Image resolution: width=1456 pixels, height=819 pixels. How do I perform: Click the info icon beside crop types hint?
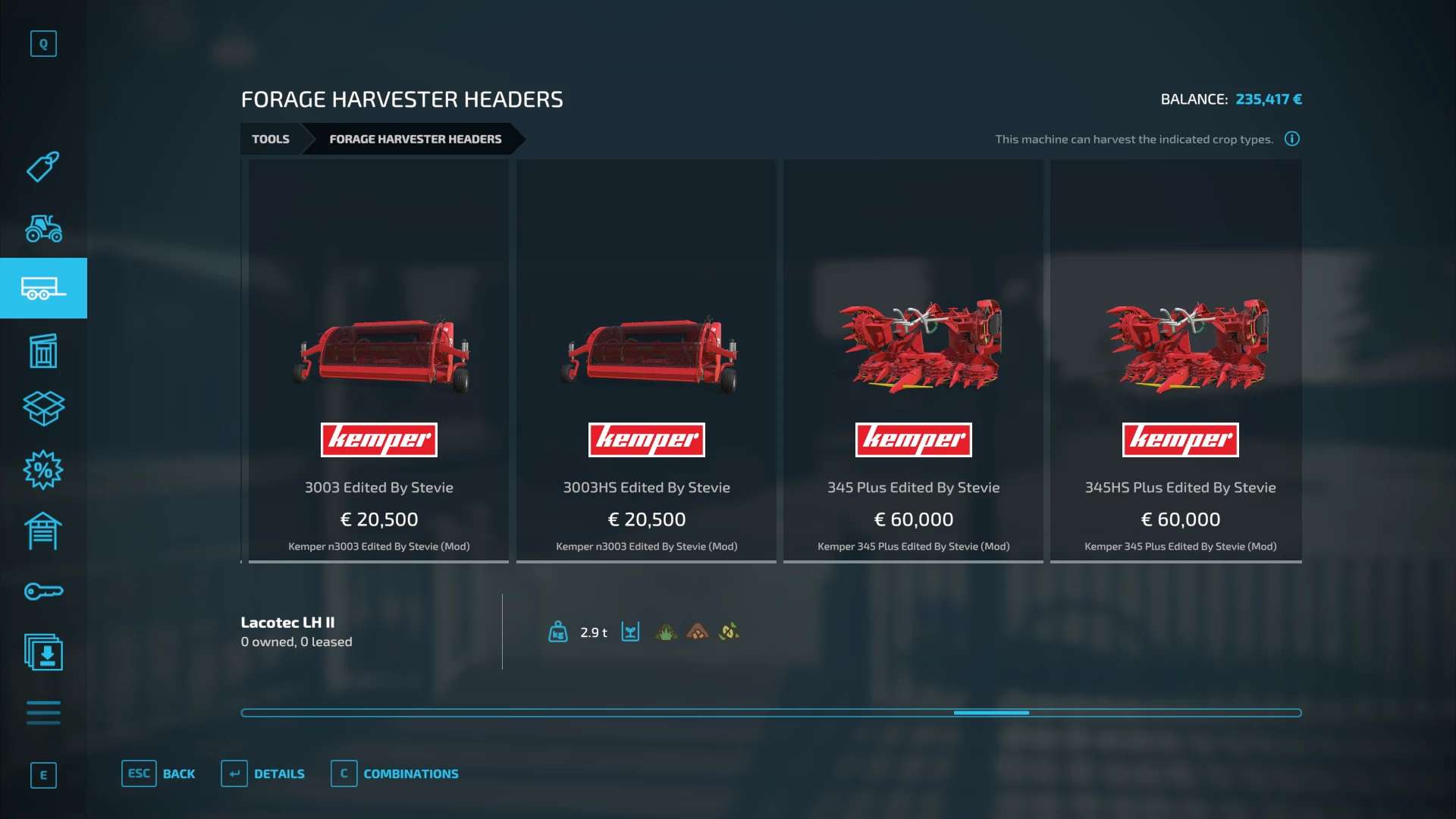tap(1292, 139)
